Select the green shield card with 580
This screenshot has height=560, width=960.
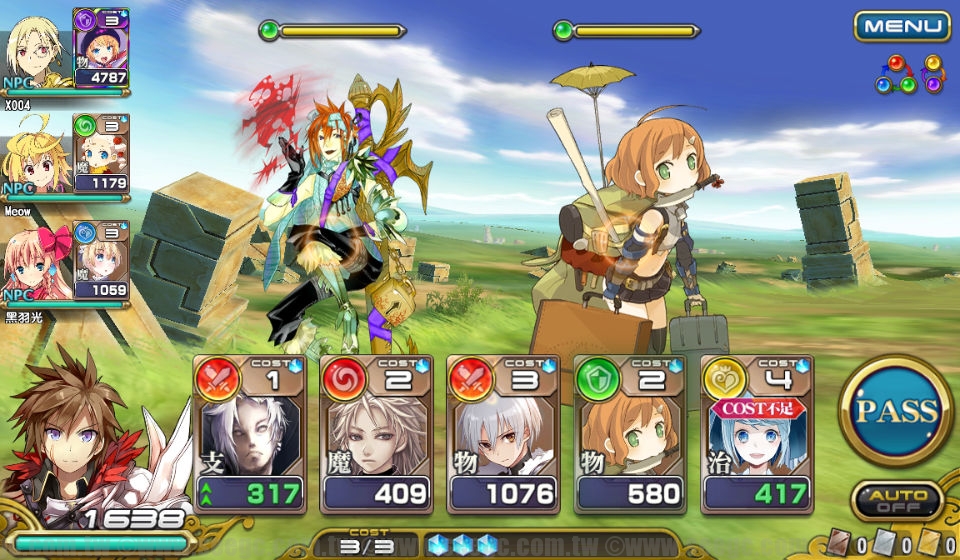point(629,435)
